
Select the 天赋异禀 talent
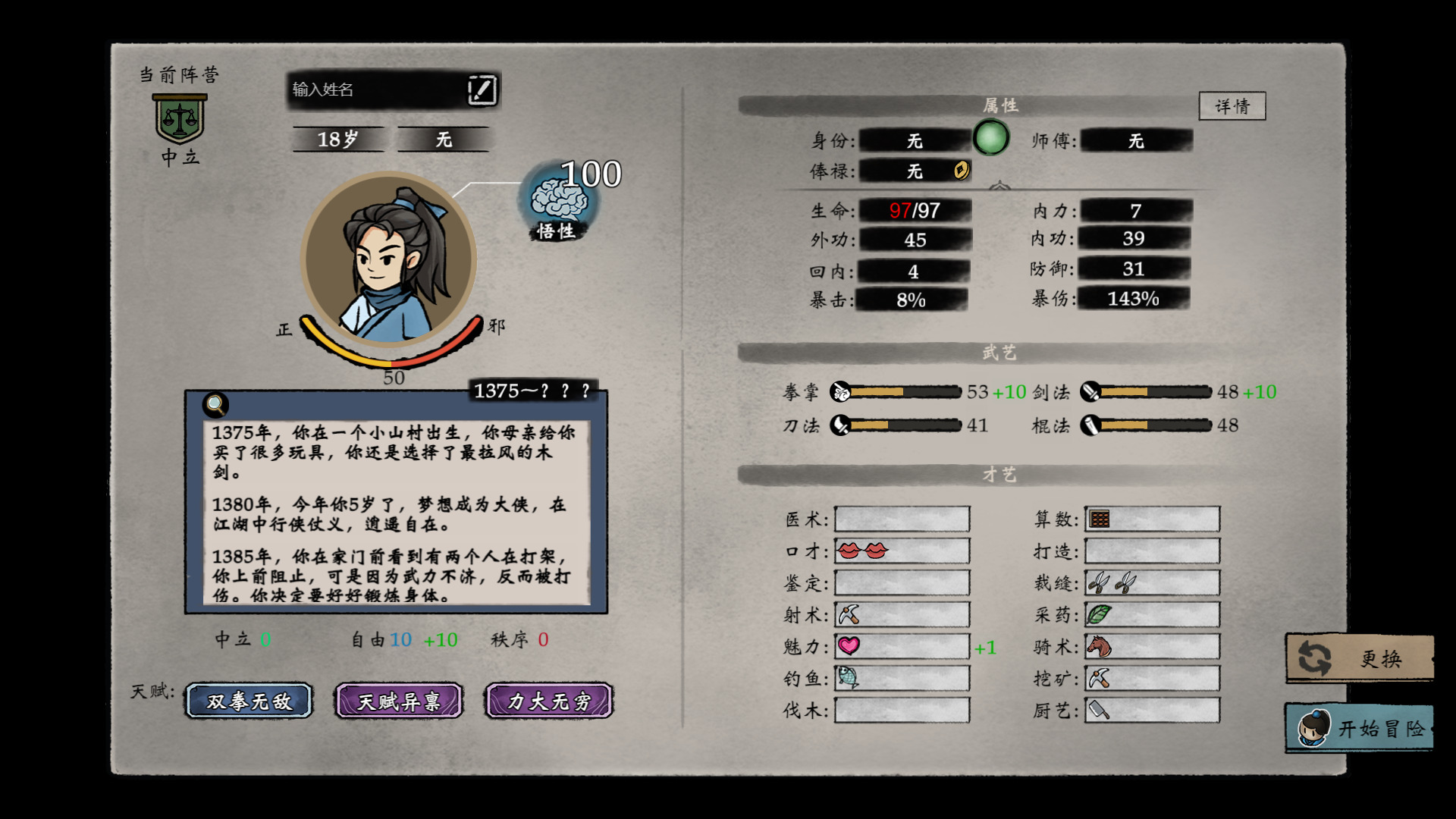(399, 701)
